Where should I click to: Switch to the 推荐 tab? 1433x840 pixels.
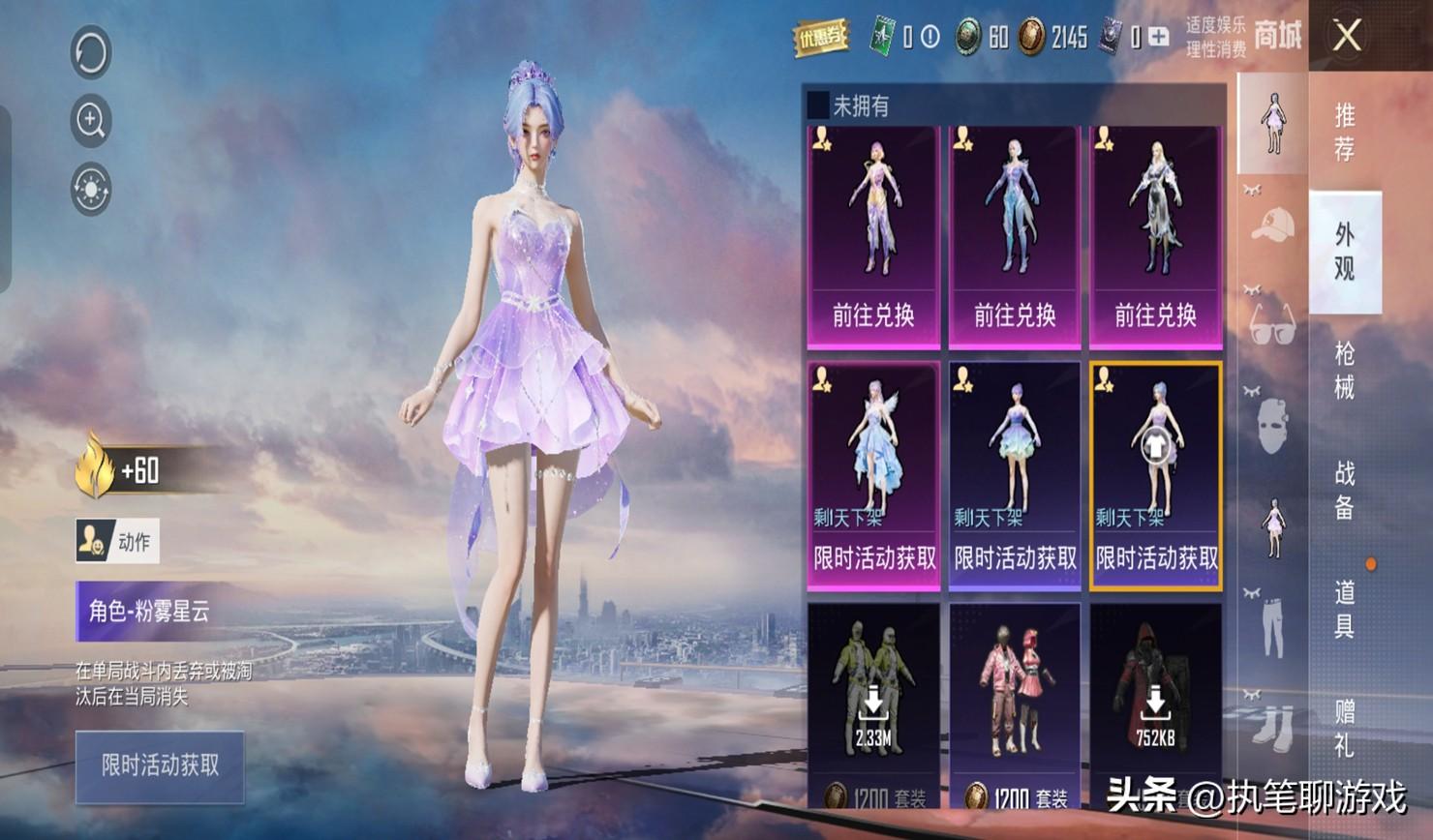(1345, 133)
